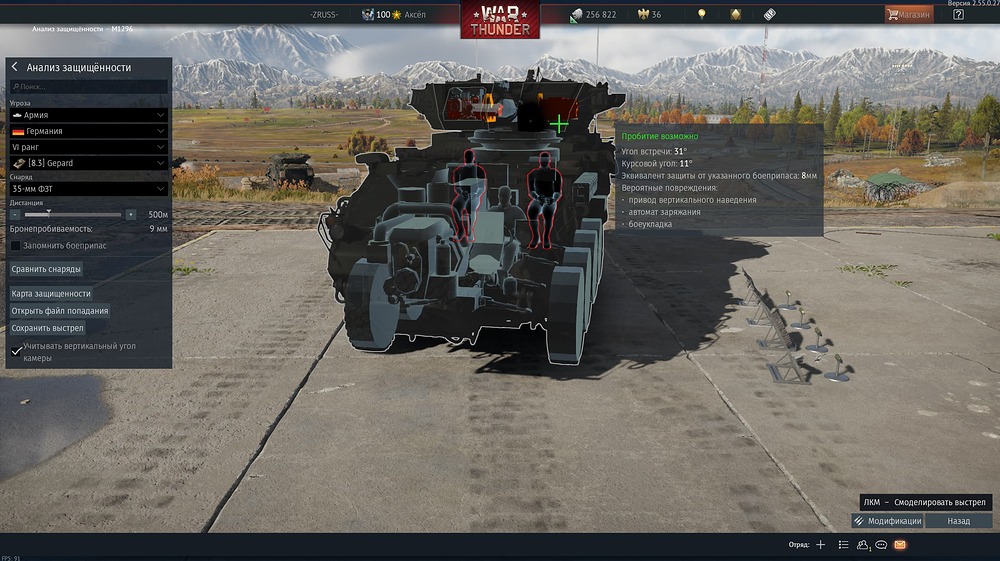Open Сравнить снаряды comparison
This screenshot has width=1000, height=561.
click(46, 269)
